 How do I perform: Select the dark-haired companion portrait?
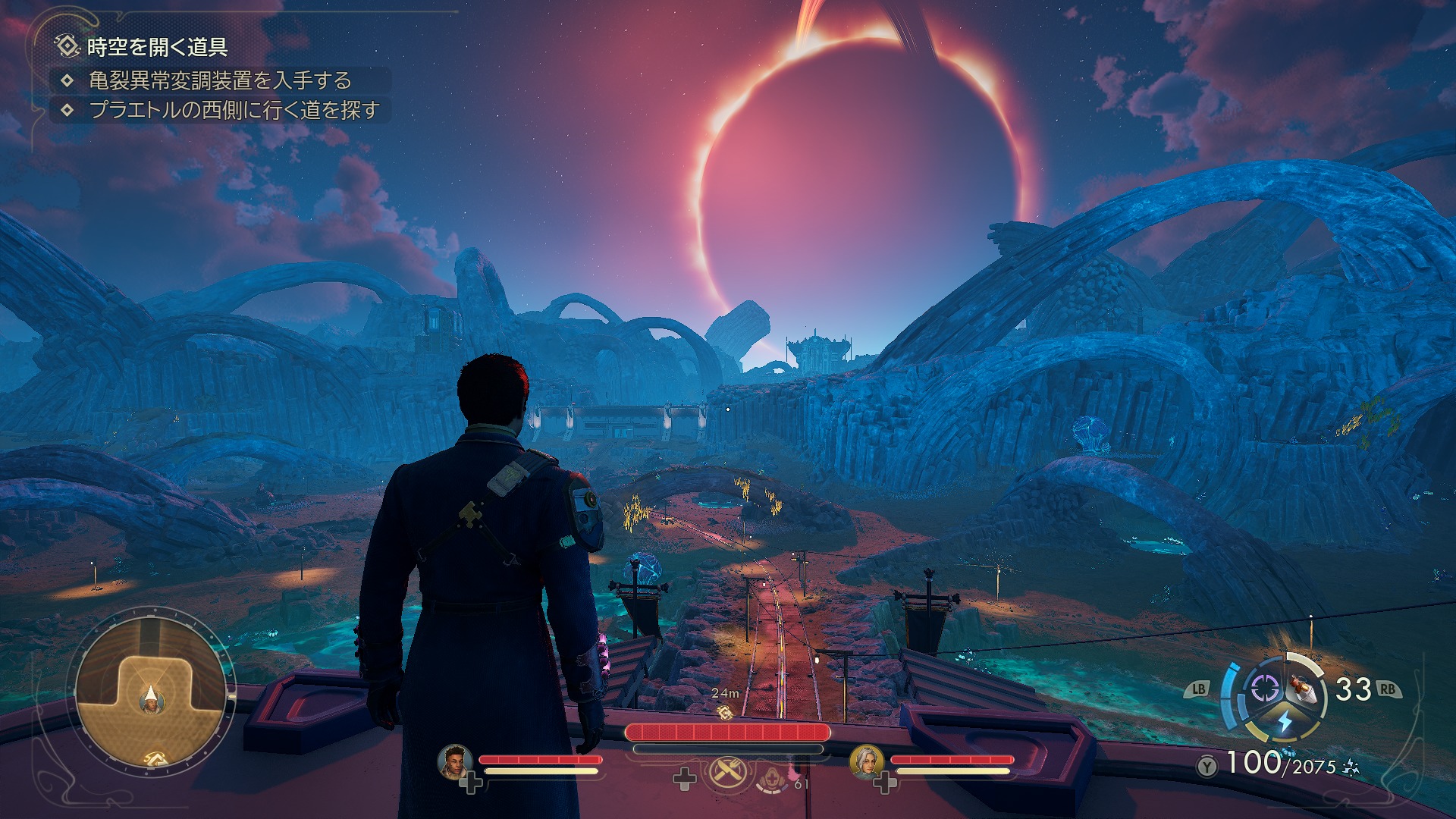[x=455, y=761]
